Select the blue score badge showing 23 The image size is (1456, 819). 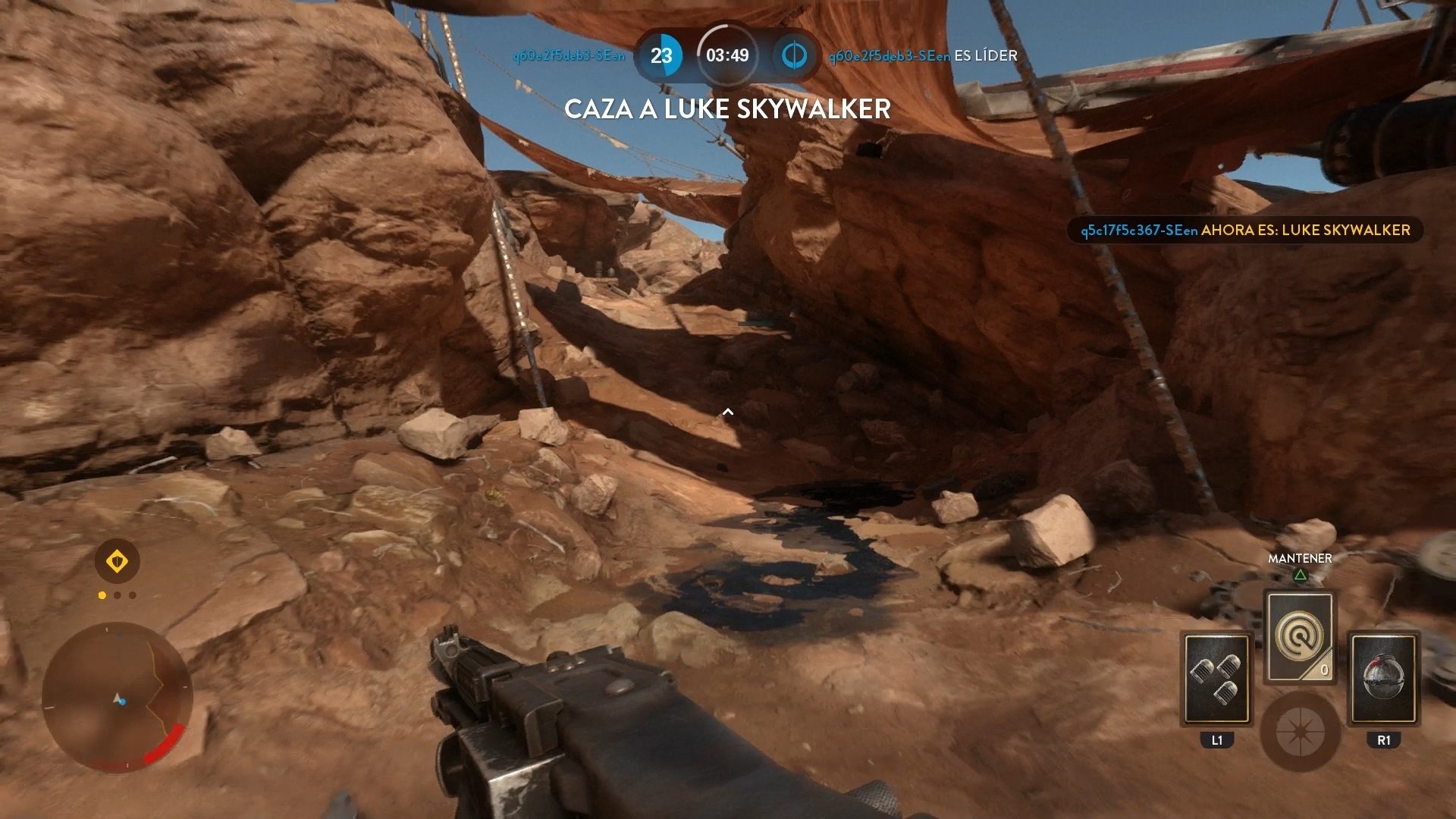click(x=664, y=55)
